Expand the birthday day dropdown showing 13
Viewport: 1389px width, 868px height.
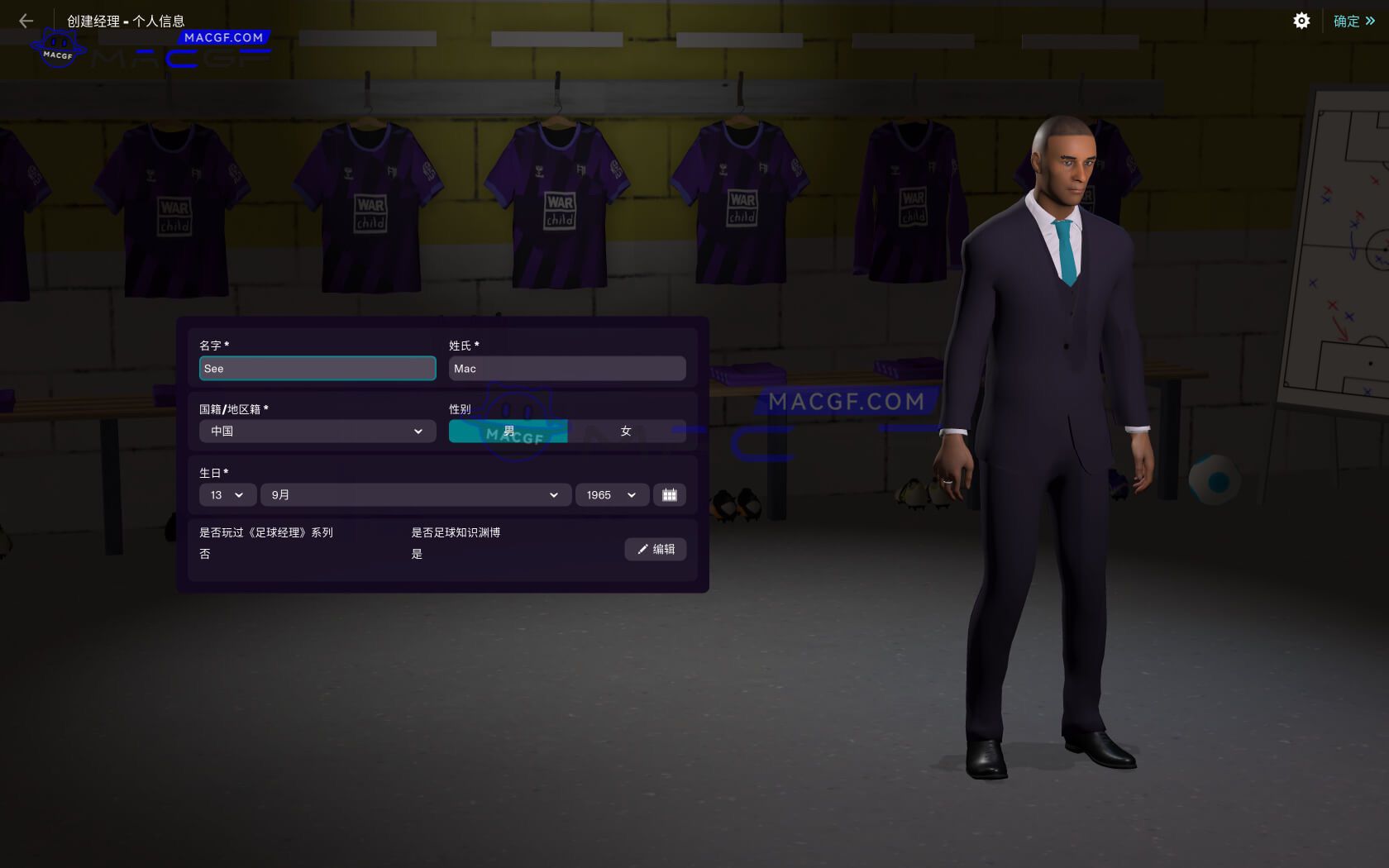(227, 494)
